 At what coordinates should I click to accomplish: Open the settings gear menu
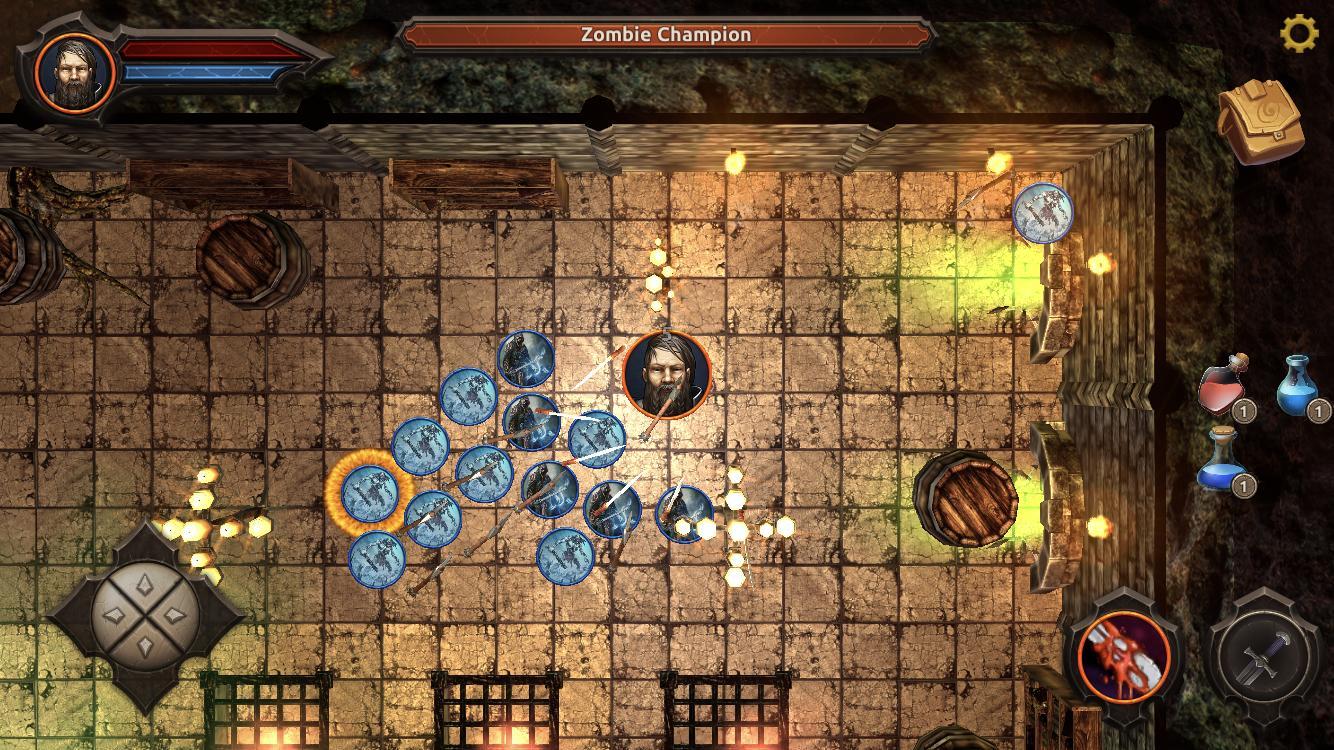click(1299, 35)
